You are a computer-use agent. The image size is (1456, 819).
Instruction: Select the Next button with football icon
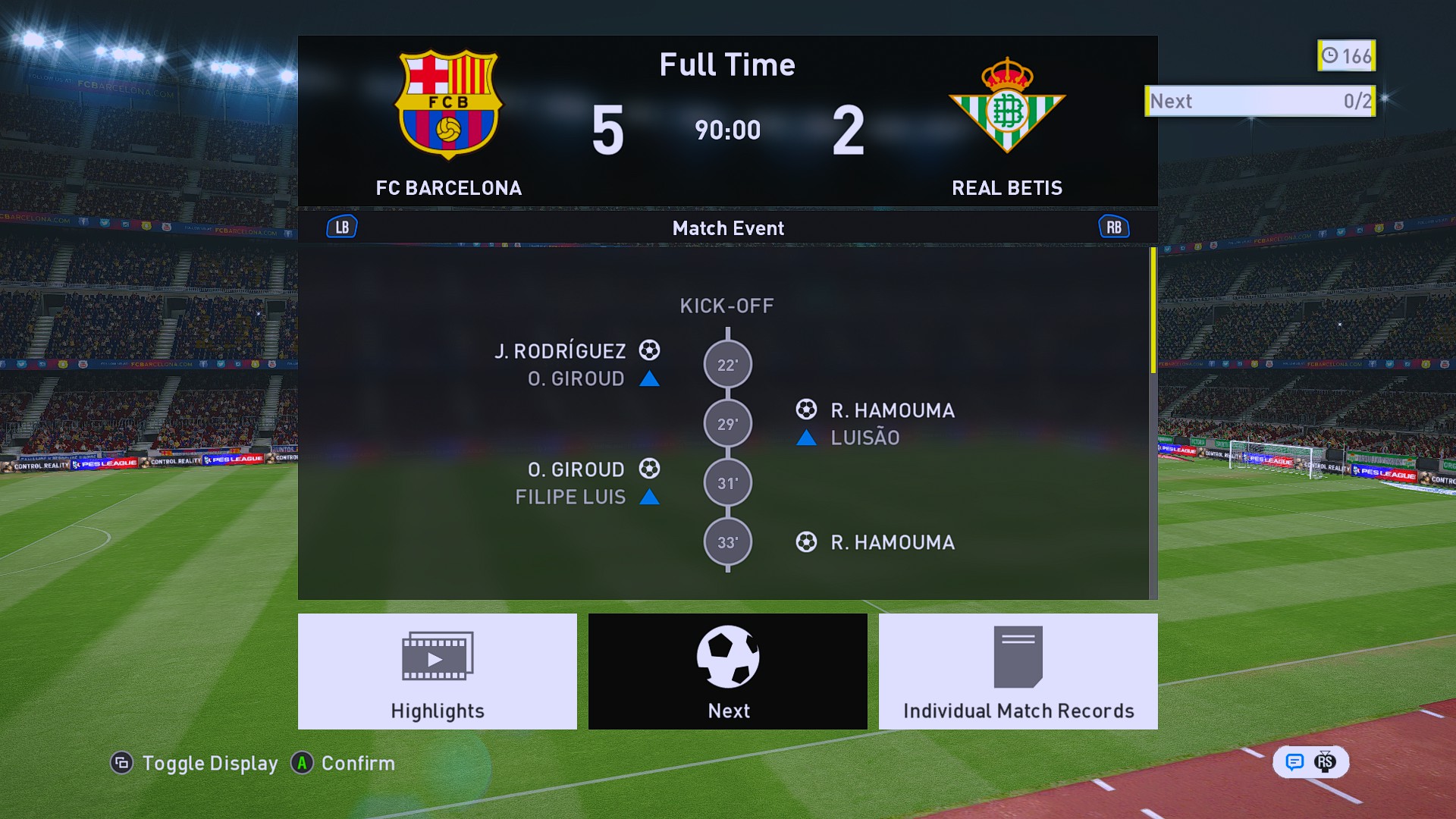coord(727,671)
